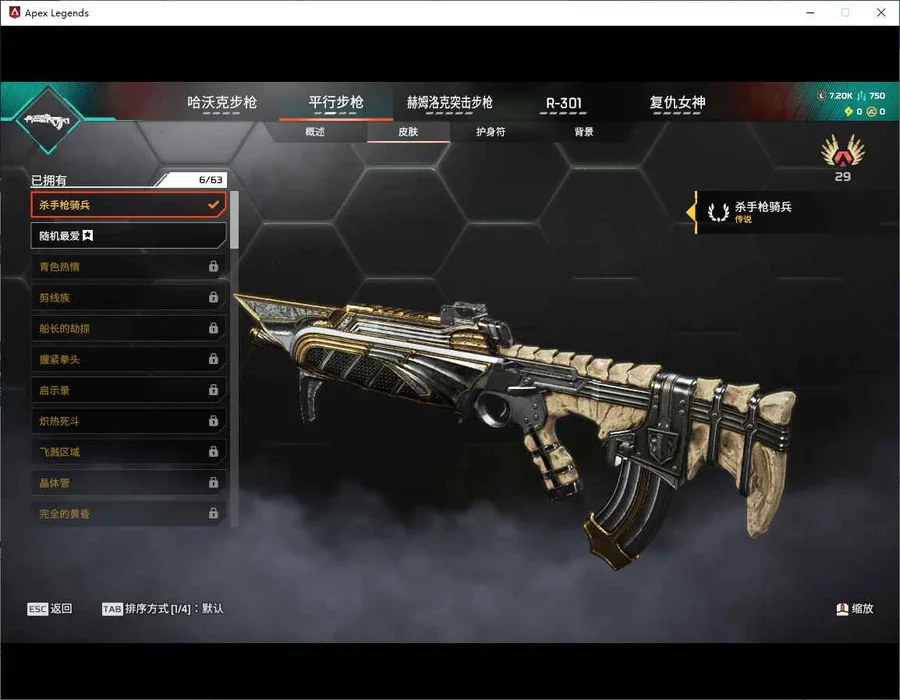Choose the locked 船长的劫掠 skin
900x700 pixels.
pos(128,328)
